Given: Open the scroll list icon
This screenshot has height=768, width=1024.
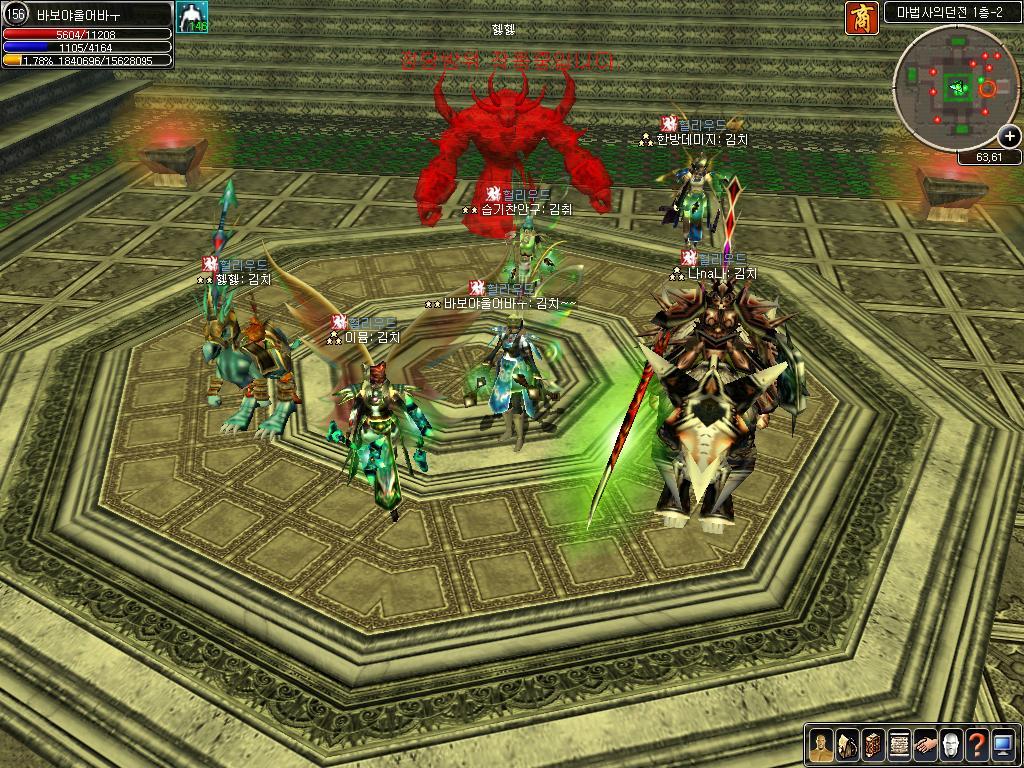Looking at the screenshot, I should (x=898, y=745).
